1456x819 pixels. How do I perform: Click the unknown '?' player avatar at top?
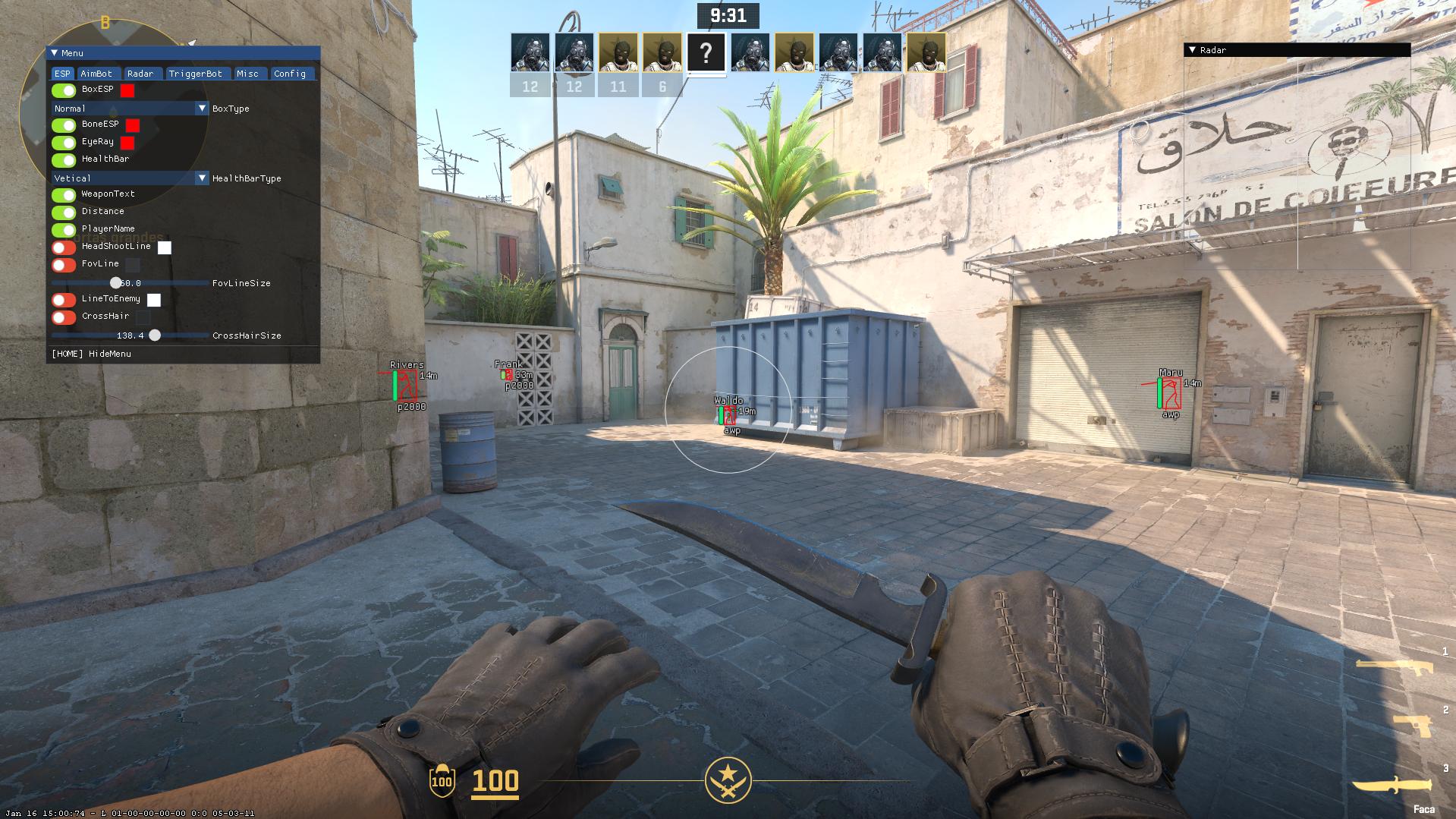[x=707, y=53]
